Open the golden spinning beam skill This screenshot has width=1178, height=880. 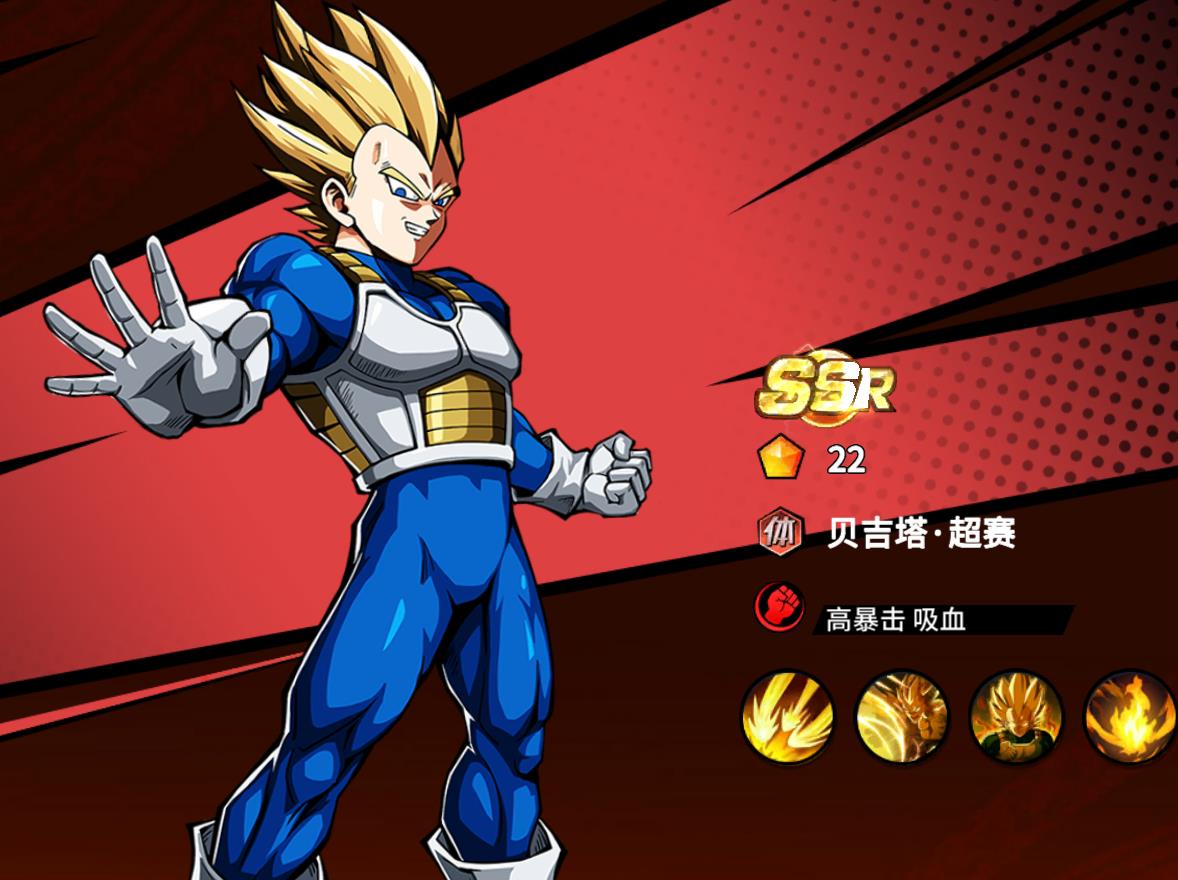pos(901,716)
